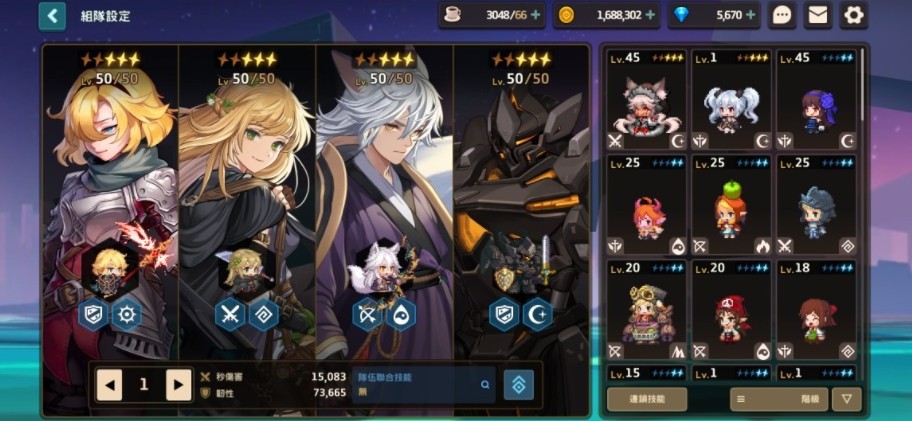Switch to the next team number
The width and height of the screenshot is (912, 421).
pyautogui.click(x=178, y=384)
